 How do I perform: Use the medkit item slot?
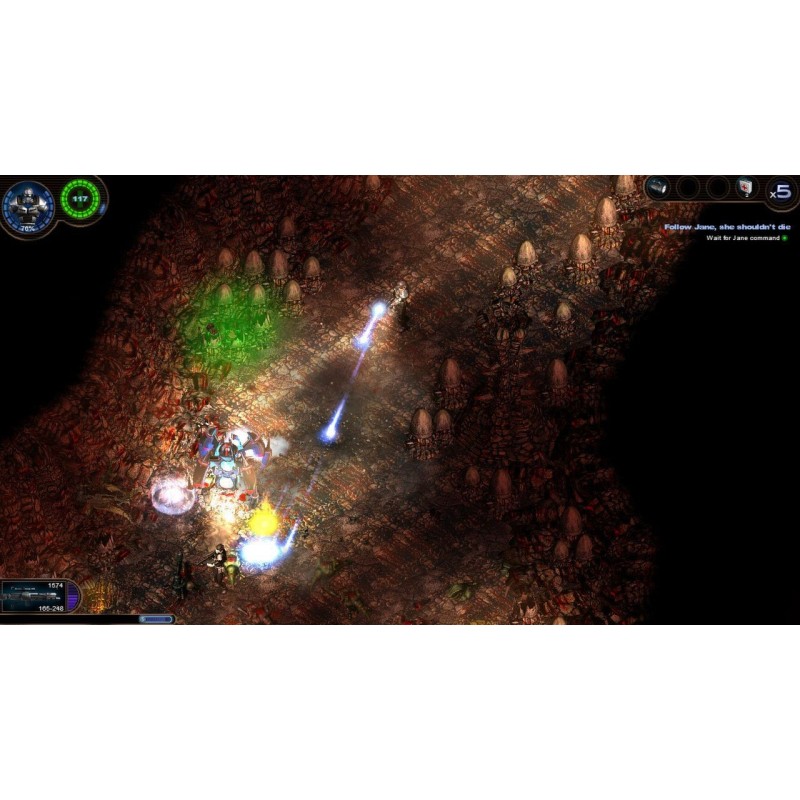(x=745, y=188)
